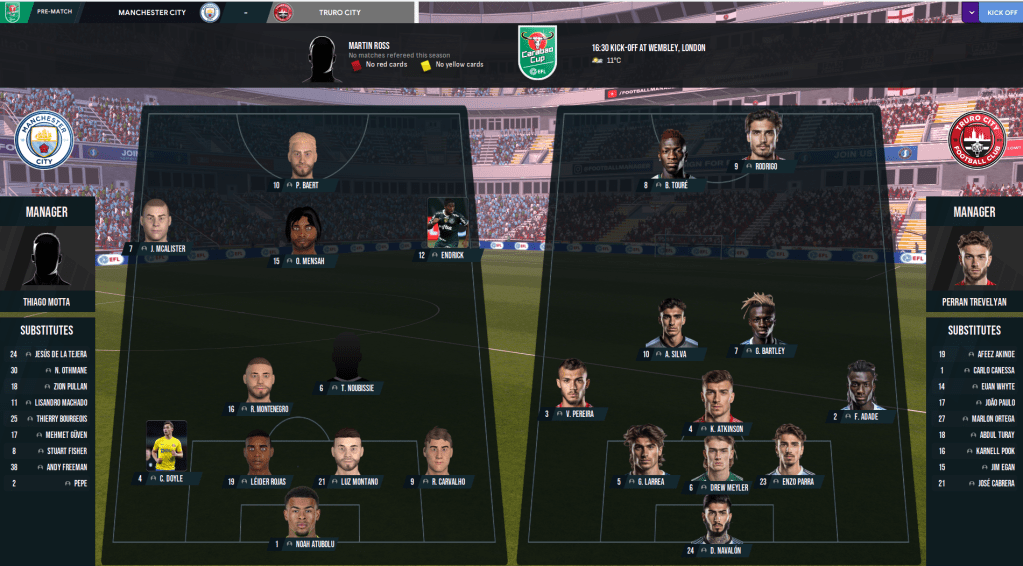This screenshot has width=1023, height=566.
Task: Select Endrick's player portrait
Action: pos(447,223)
